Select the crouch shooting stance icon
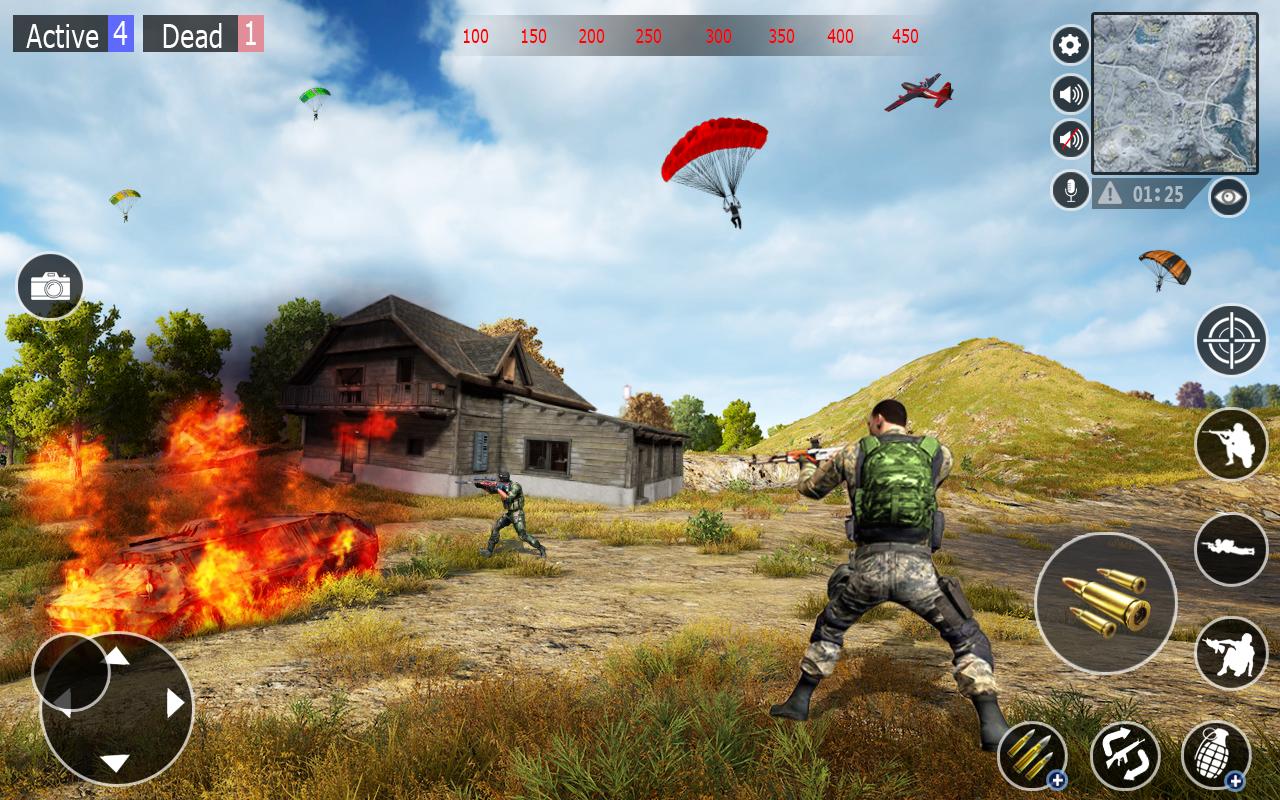This screenshot has width=1280, height=800. click(x=1232, y=653)
